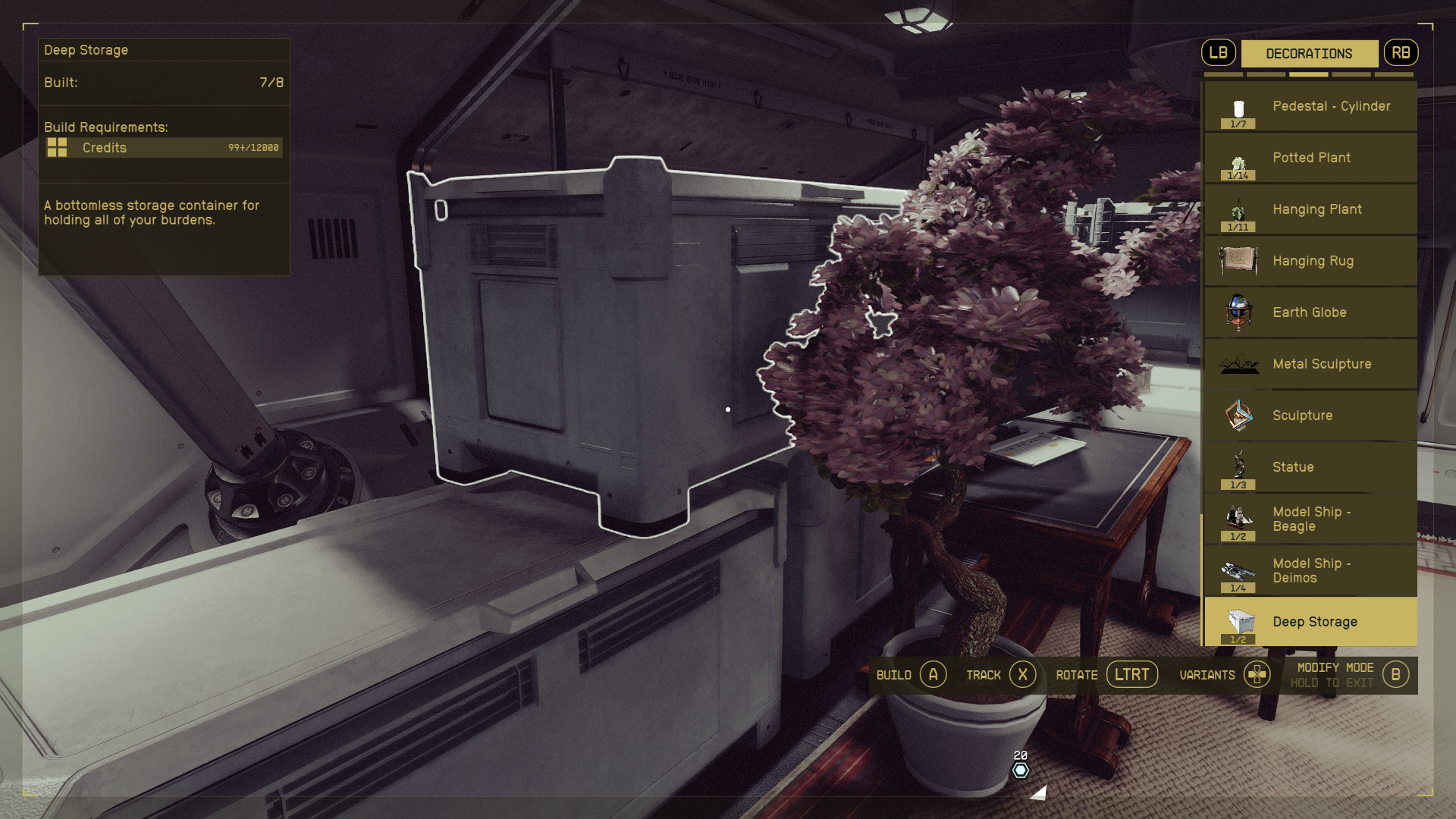This screenshot has width=1456, height=819.
Task: Select the Earth Globe icon
Action: (1239, 312)
